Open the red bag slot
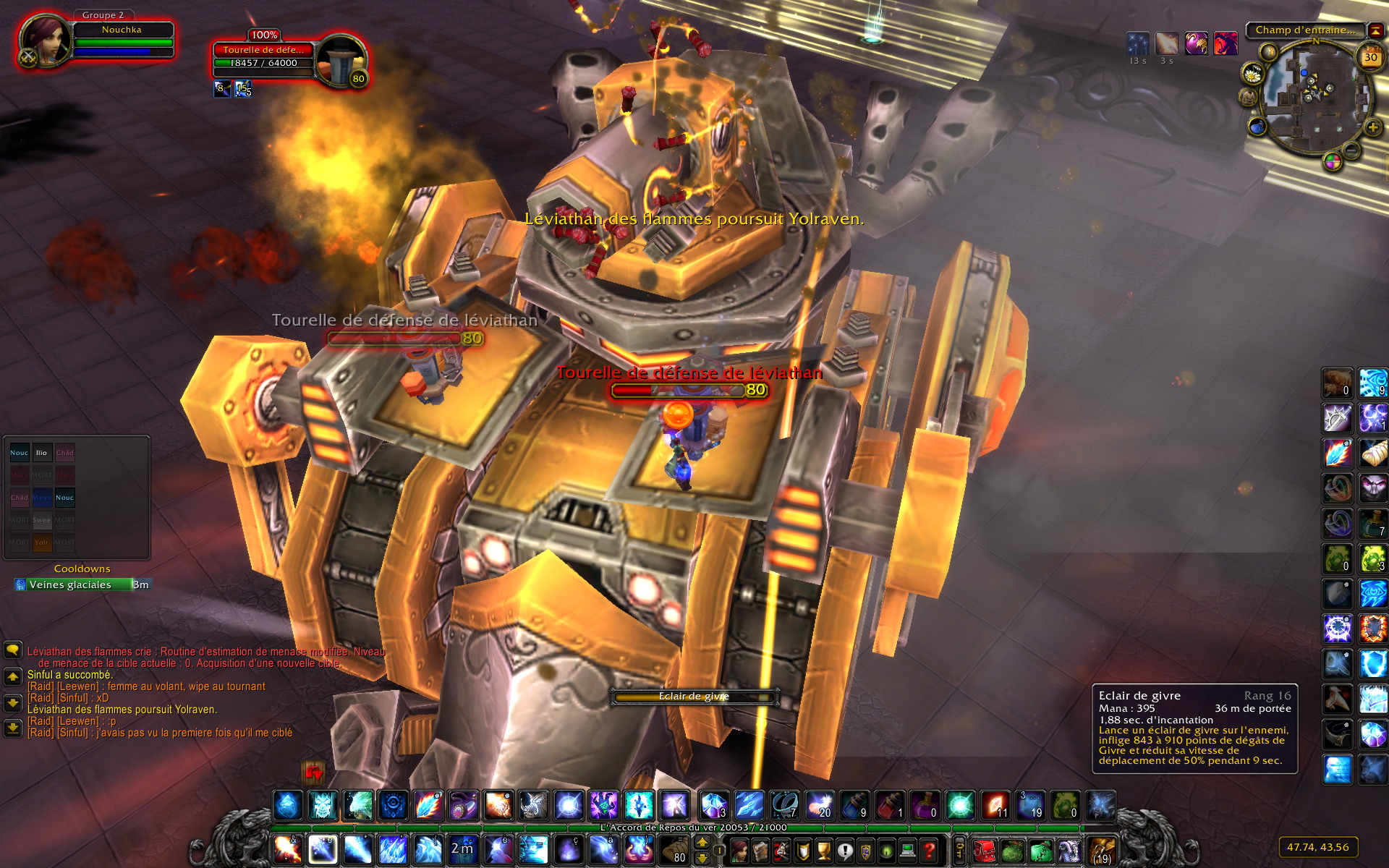Viewport: 1389px width, 868px height. pos(985,850)
